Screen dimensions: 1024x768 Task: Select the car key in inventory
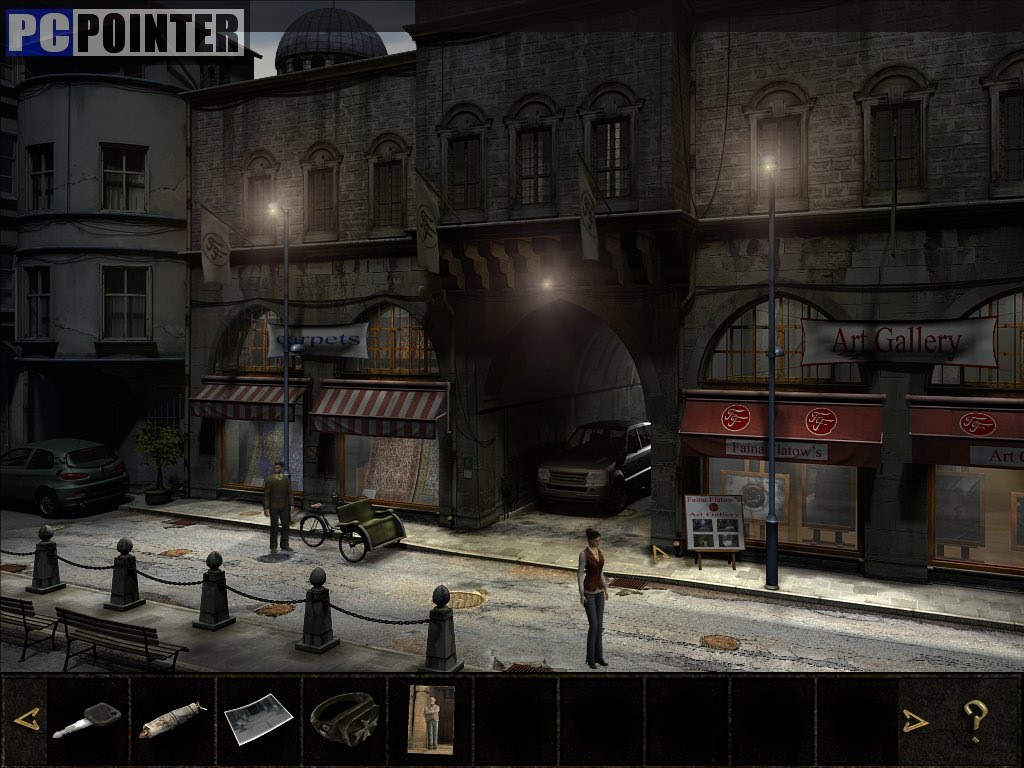click(x=87, y=719)
